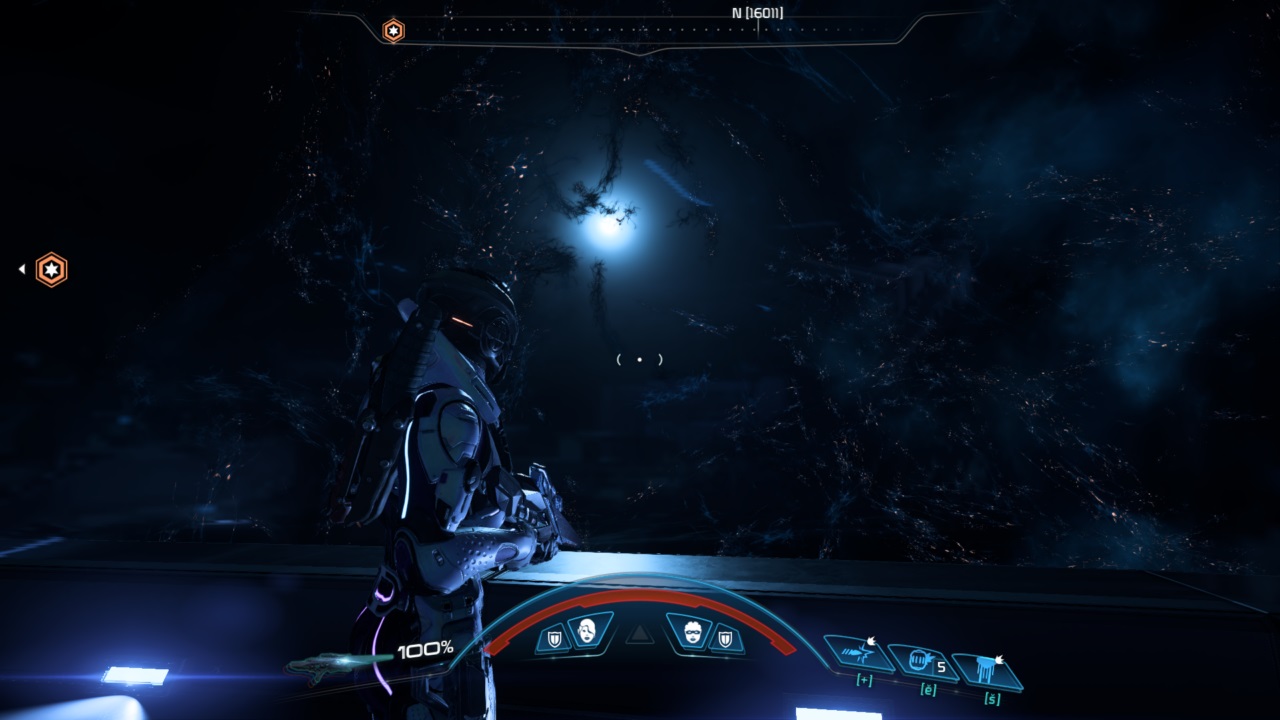Click the compass bar's N heading marker

756,15
